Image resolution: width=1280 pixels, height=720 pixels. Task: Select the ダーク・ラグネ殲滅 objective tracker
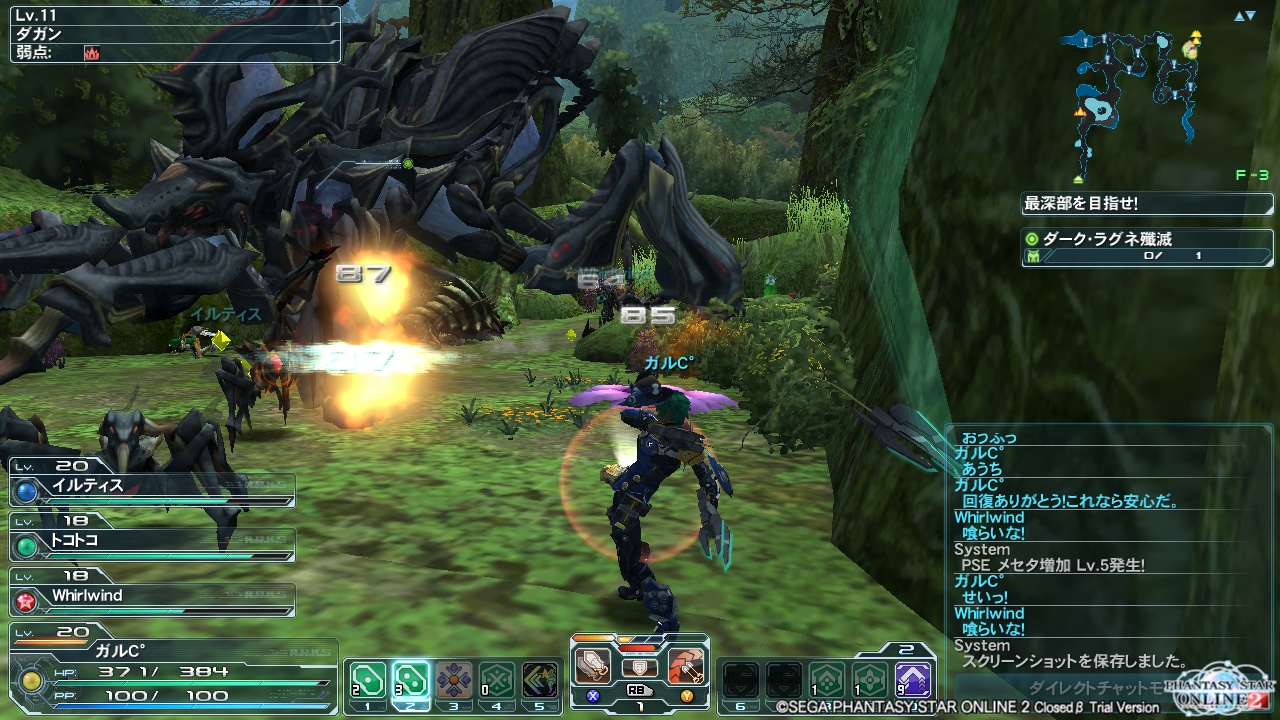click(1146, 247)
